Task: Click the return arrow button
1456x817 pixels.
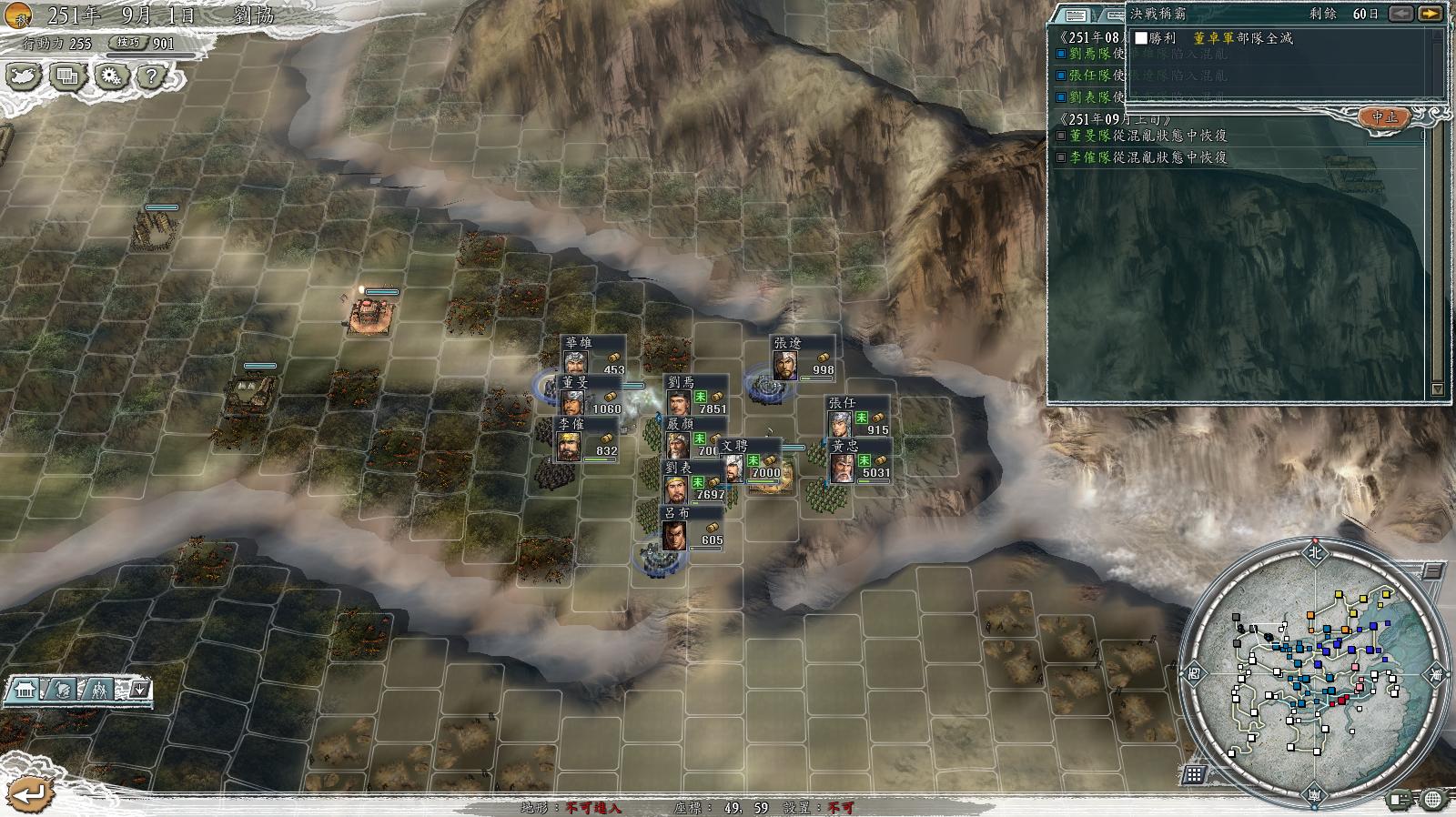Action: pyautogui.click(x=29, y=794)
